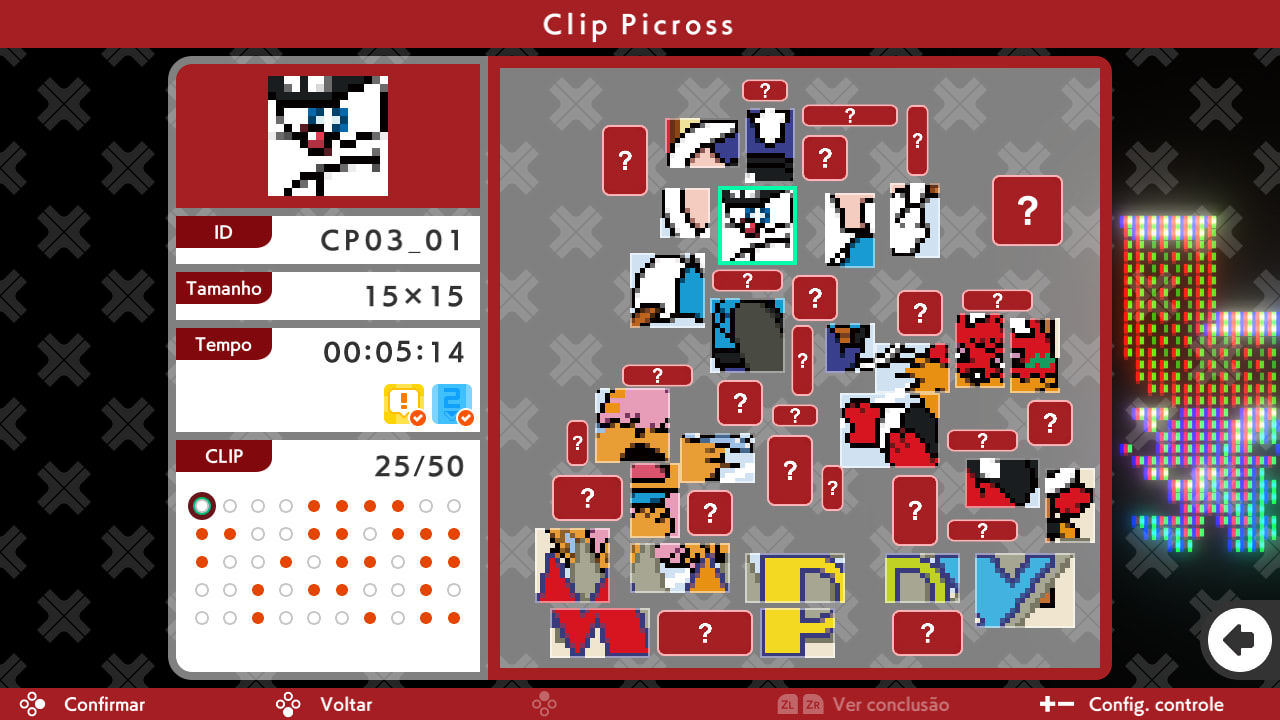This screenshot has height=720, width=1280.
Task: Select a filled orange clip dot
Action: pyautogui.click(x=314, y=506)
